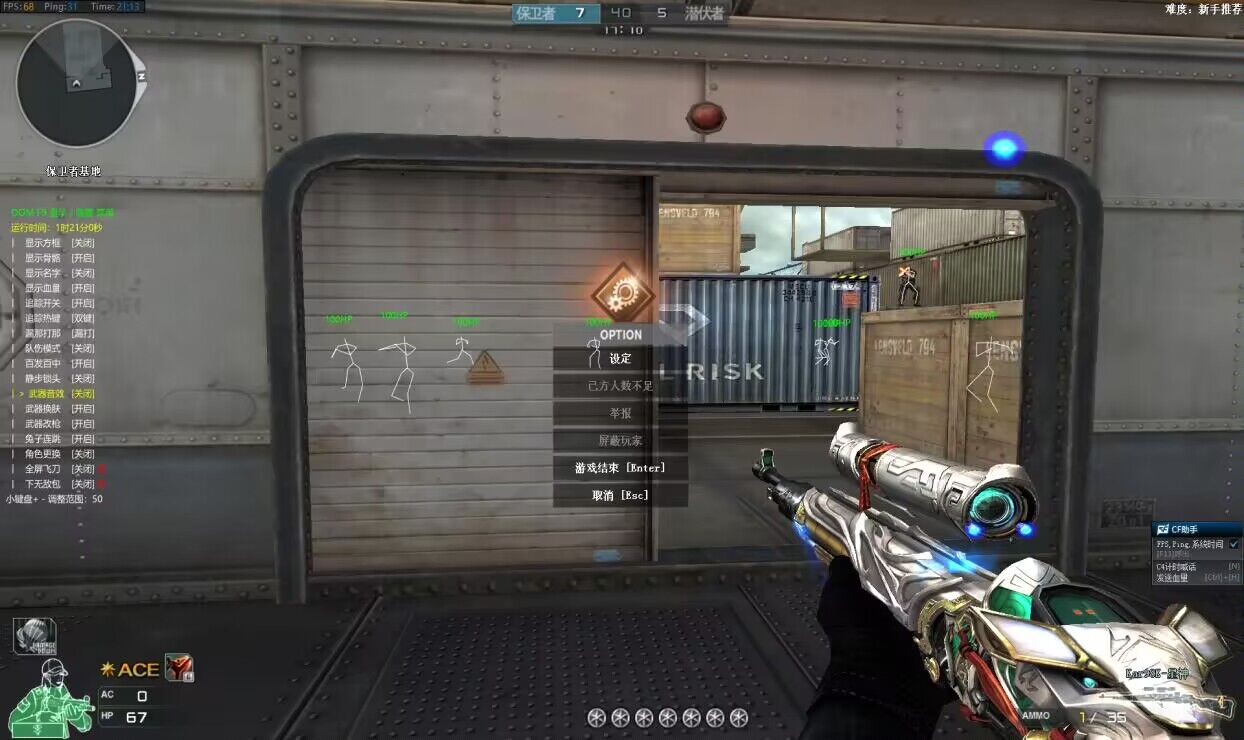The image size is (1244, 740).
Task: Select the 己方人数不足 menu entry
Action: coord(620,385)
